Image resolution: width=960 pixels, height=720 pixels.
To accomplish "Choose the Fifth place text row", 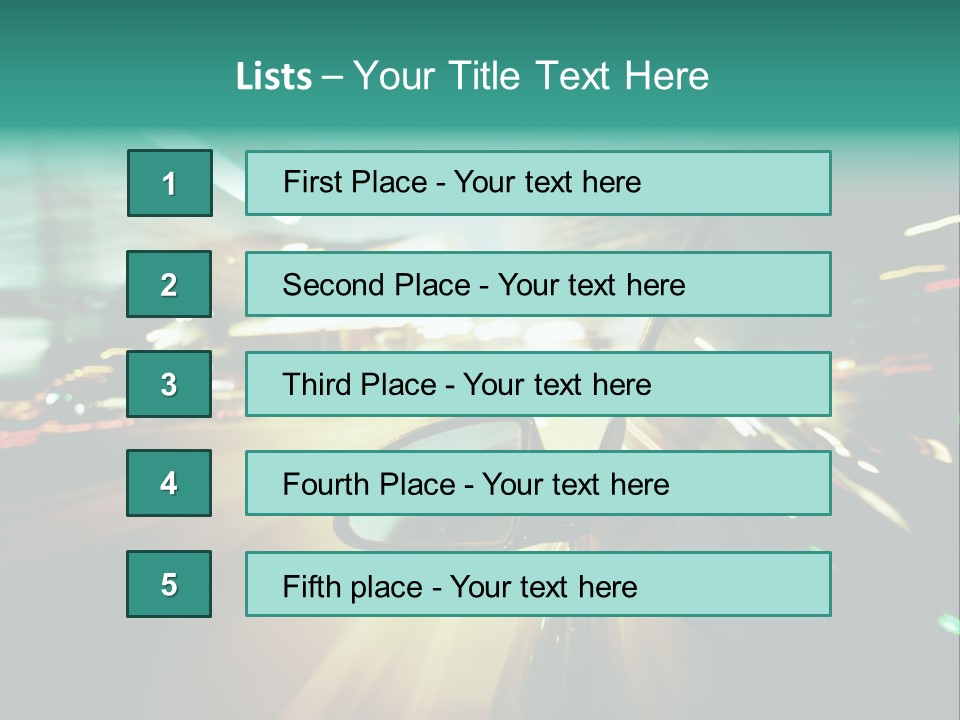I will pyautogui.click(x=538, y=584).
